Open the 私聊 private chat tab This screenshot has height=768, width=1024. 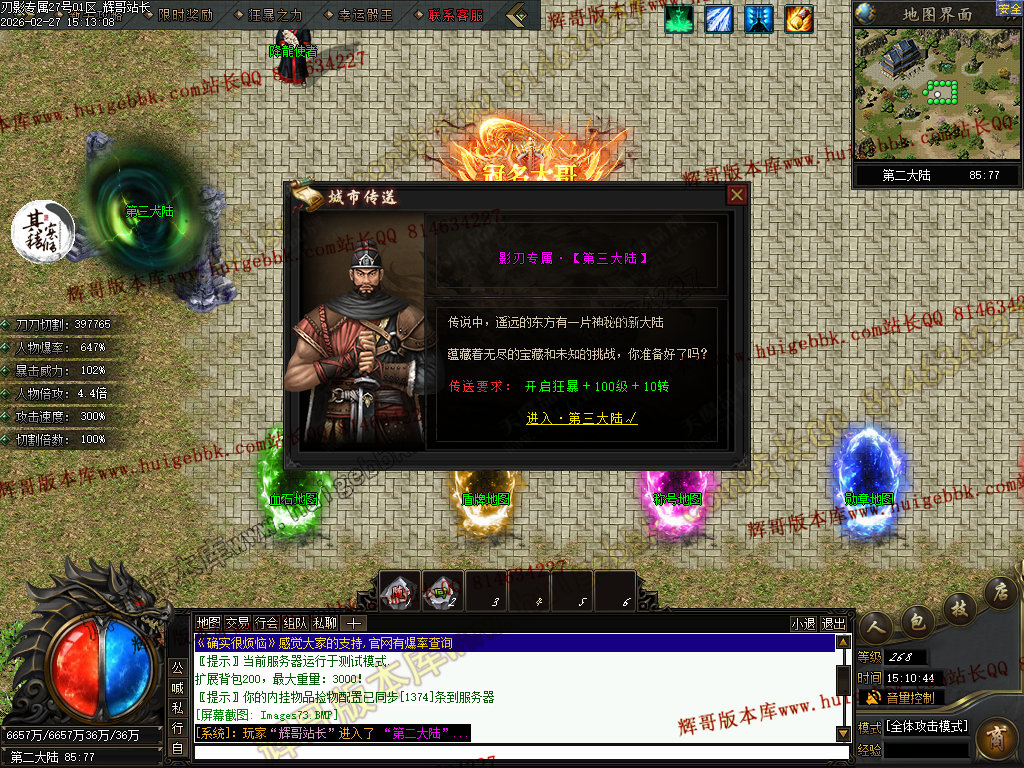click(x=324, y=623)
